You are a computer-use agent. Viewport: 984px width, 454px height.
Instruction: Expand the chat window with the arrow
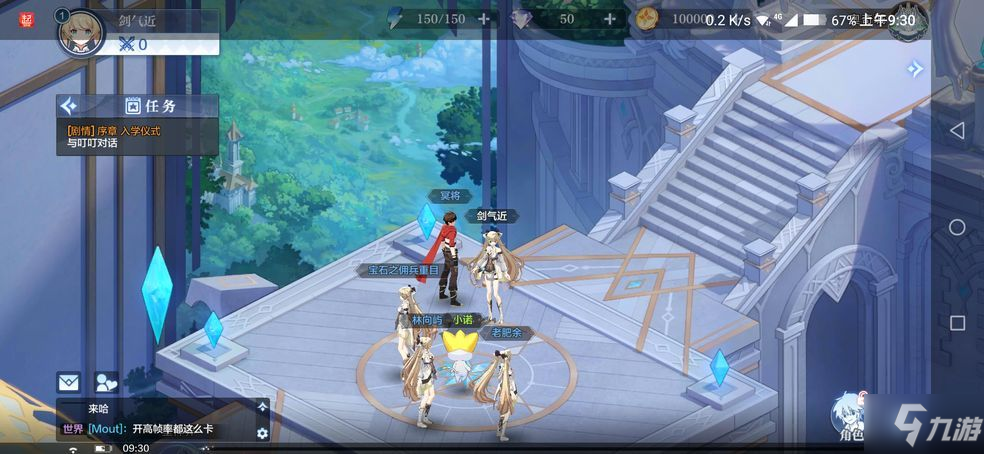(263, 407)
